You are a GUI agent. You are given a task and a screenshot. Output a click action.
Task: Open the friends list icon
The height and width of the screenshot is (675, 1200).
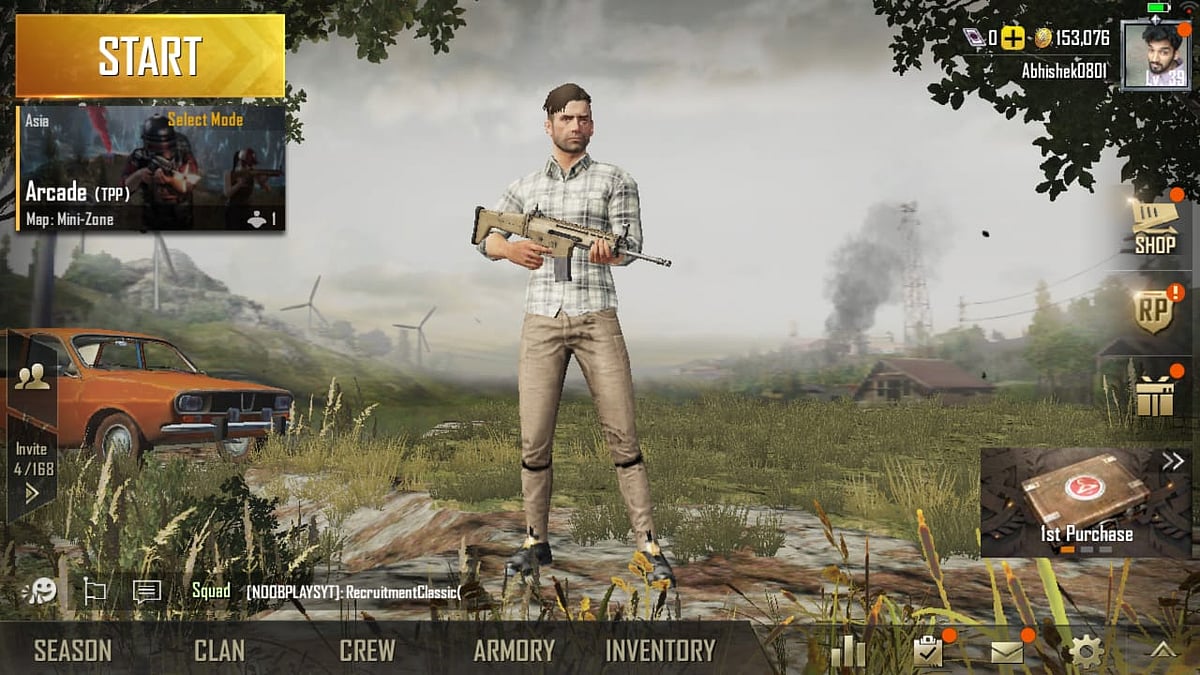pos(32,377)
